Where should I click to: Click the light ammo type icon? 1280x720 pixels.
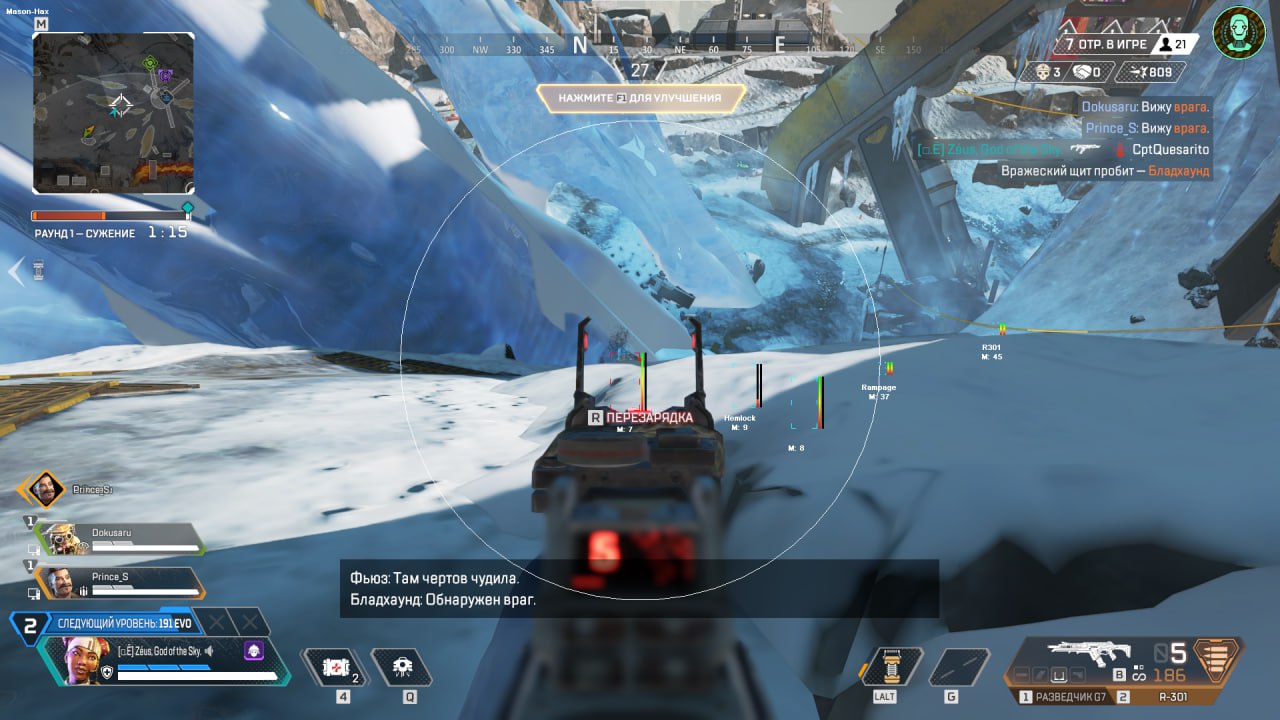point(1216,660)
